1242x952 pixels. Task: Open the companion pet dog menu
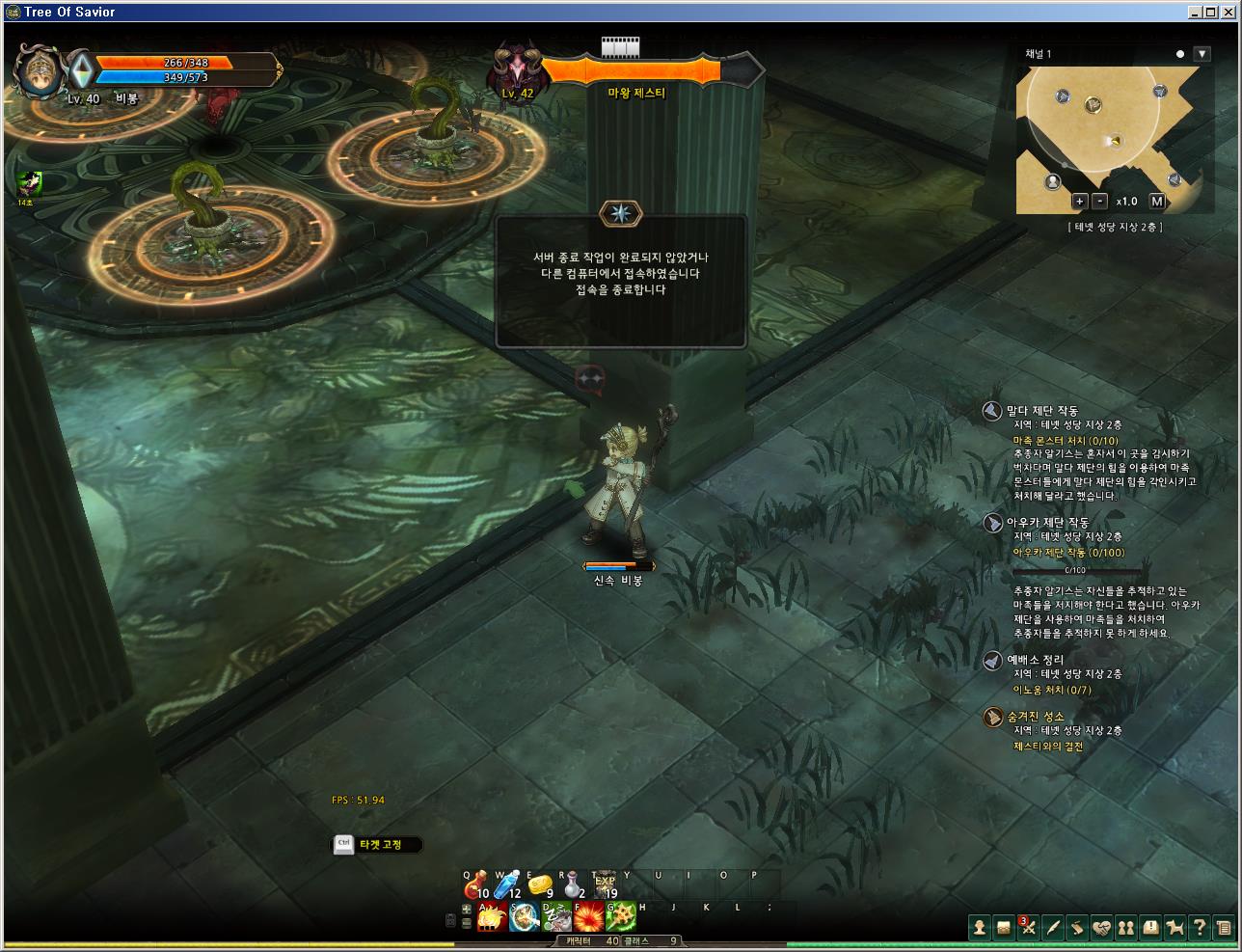1174,927
